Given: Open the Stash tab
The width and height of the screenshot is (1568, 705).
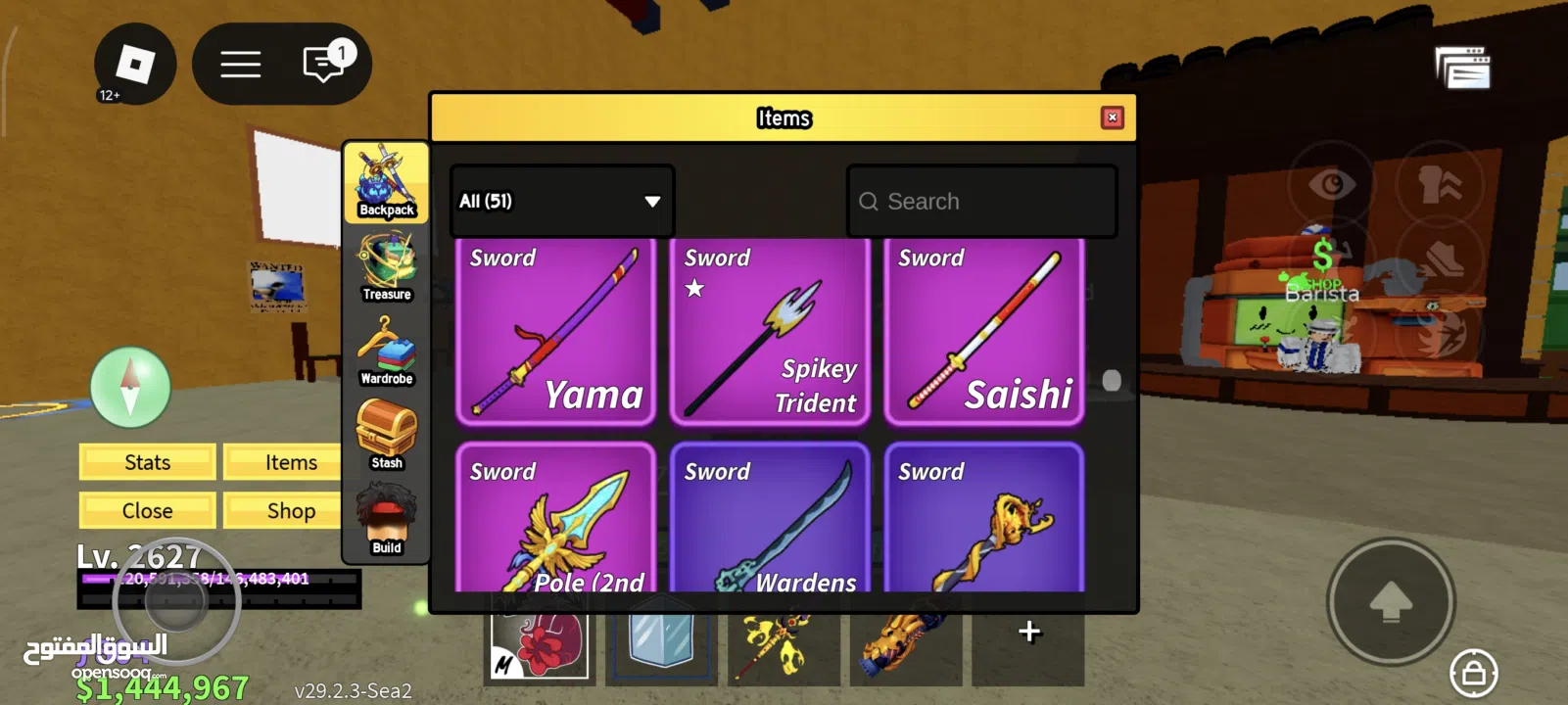Looking at the screenshot, I should 387,436.
